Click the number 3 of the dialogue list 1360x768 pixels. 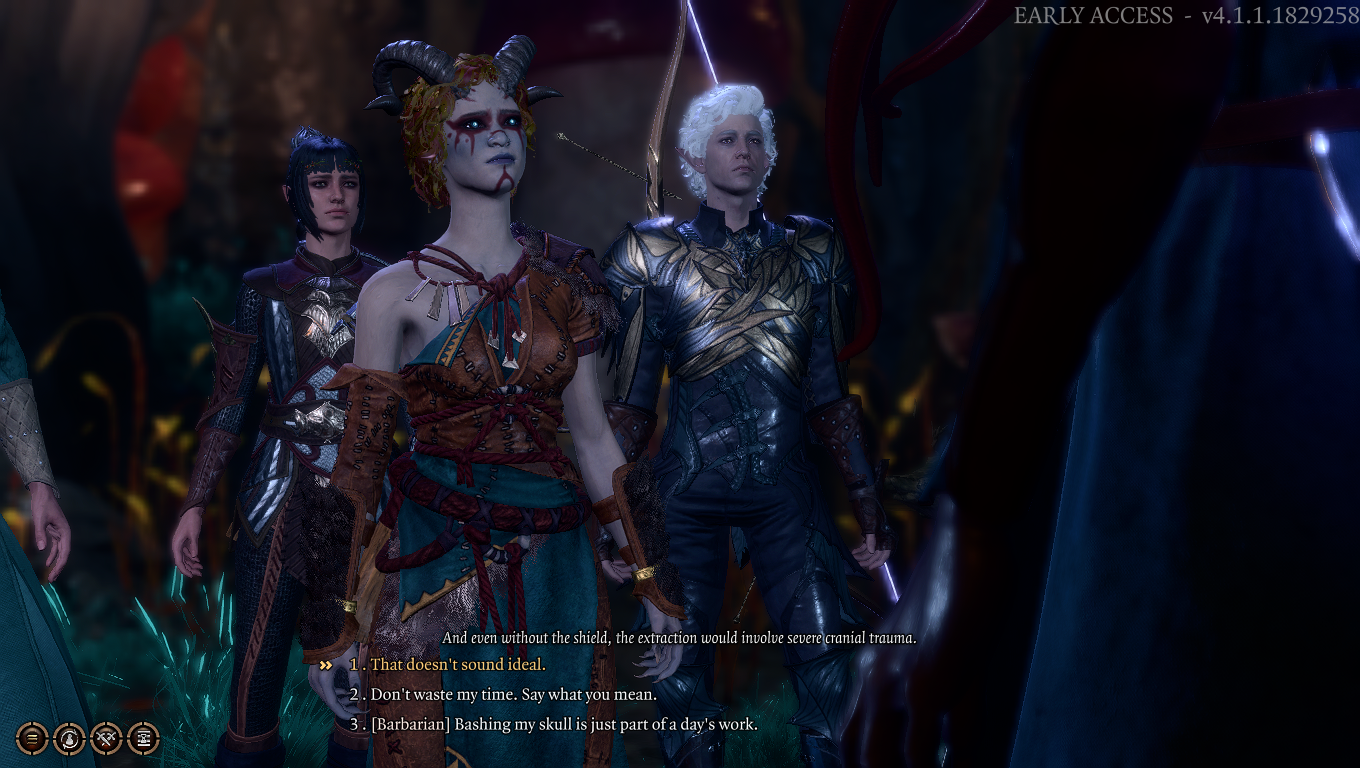point(356,722)
